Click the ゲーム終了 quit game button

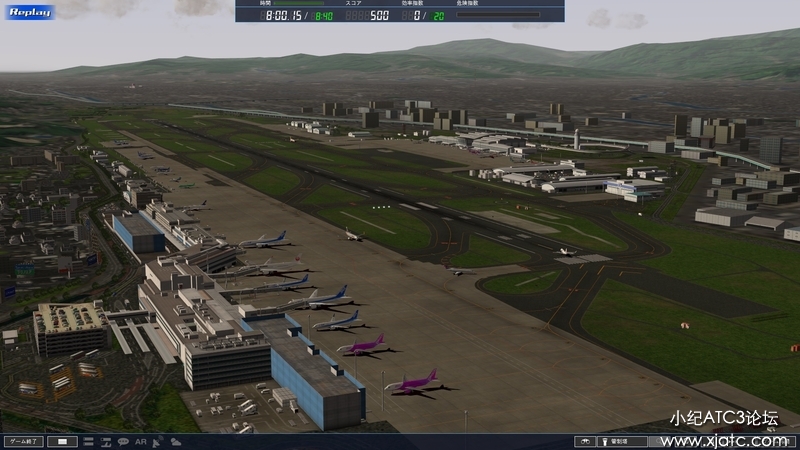[x=22, y=441]
